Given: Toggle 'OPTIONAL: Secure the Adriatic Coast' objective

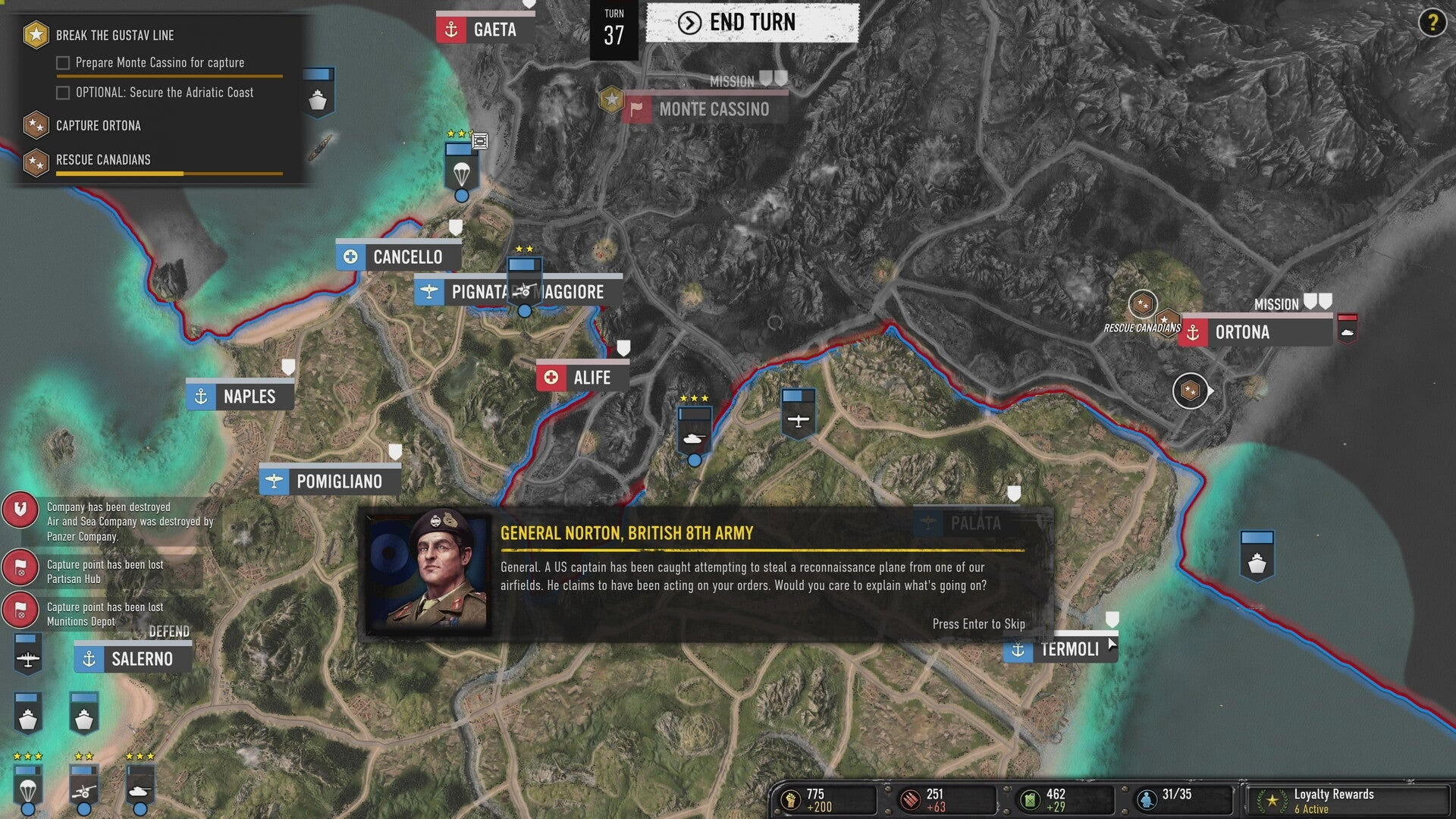Looking at the screenshot, I should pos(63,92).
